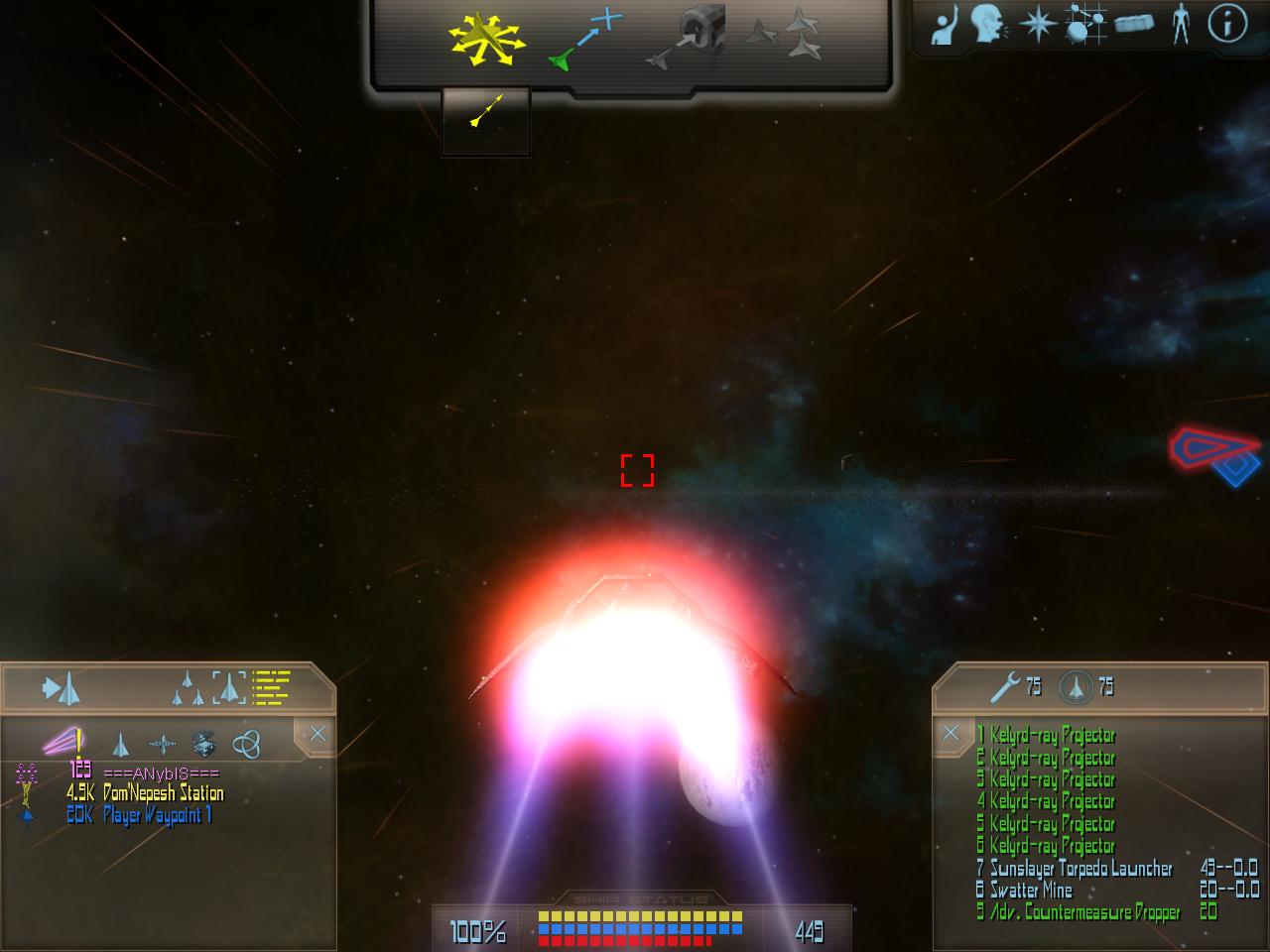Open the humanoid figure character screen

[x=1180, y=25]
